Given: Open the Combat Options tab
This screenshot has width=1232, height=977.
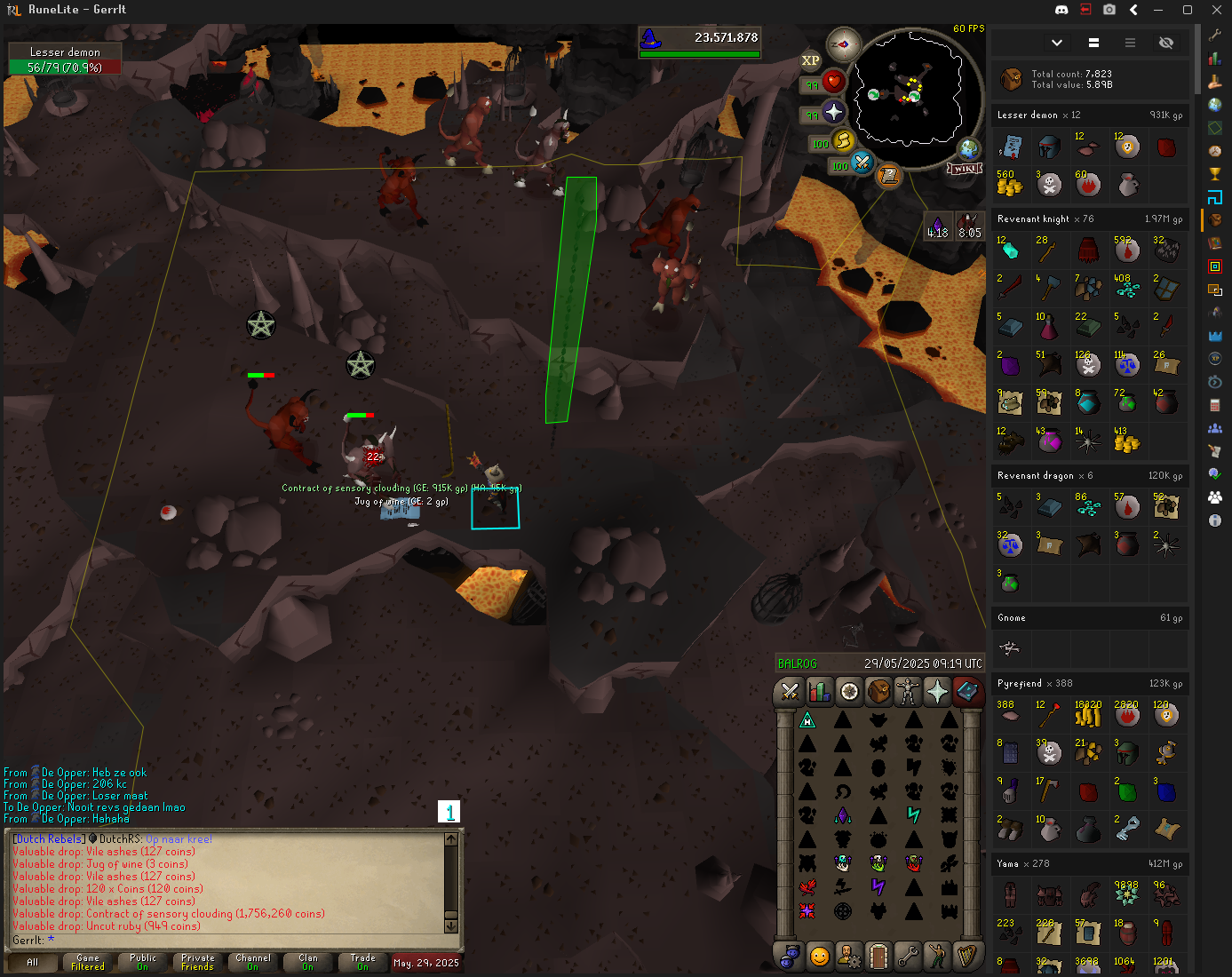Looking at the screenshot, I should tap(789, 691).
